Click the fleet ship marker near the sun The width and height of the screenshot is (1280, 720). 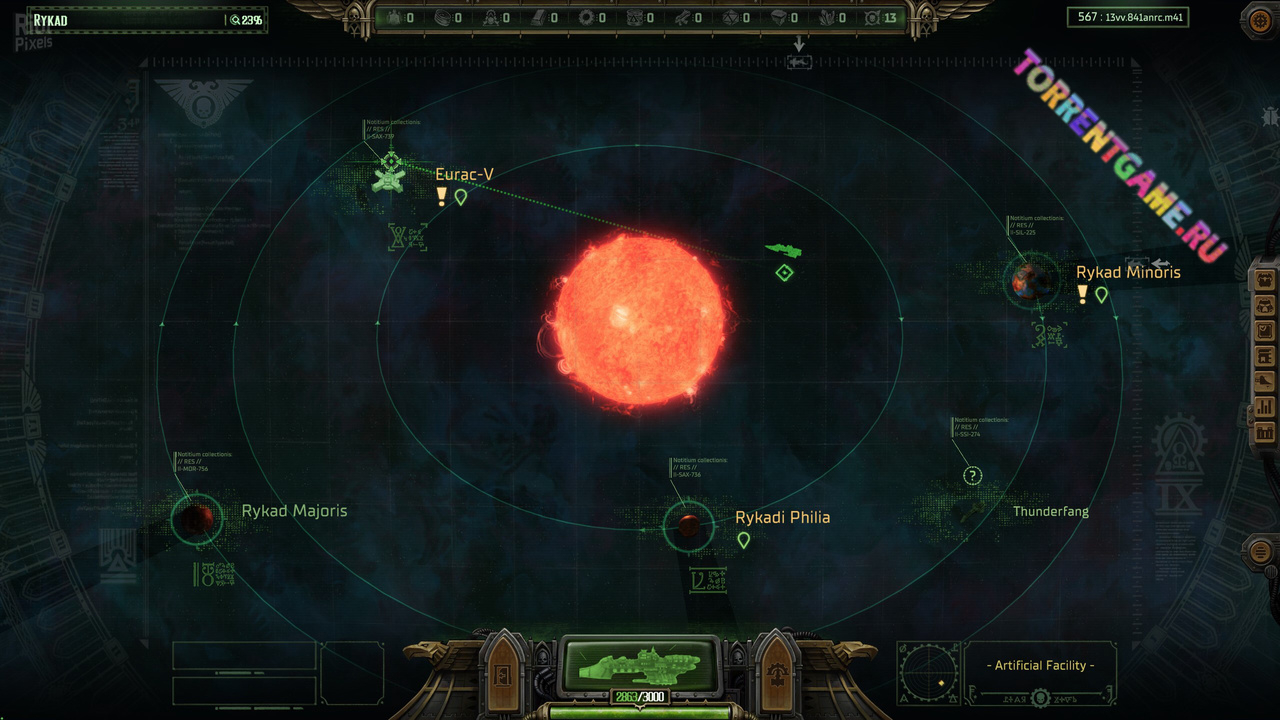(x=783, y=250)
